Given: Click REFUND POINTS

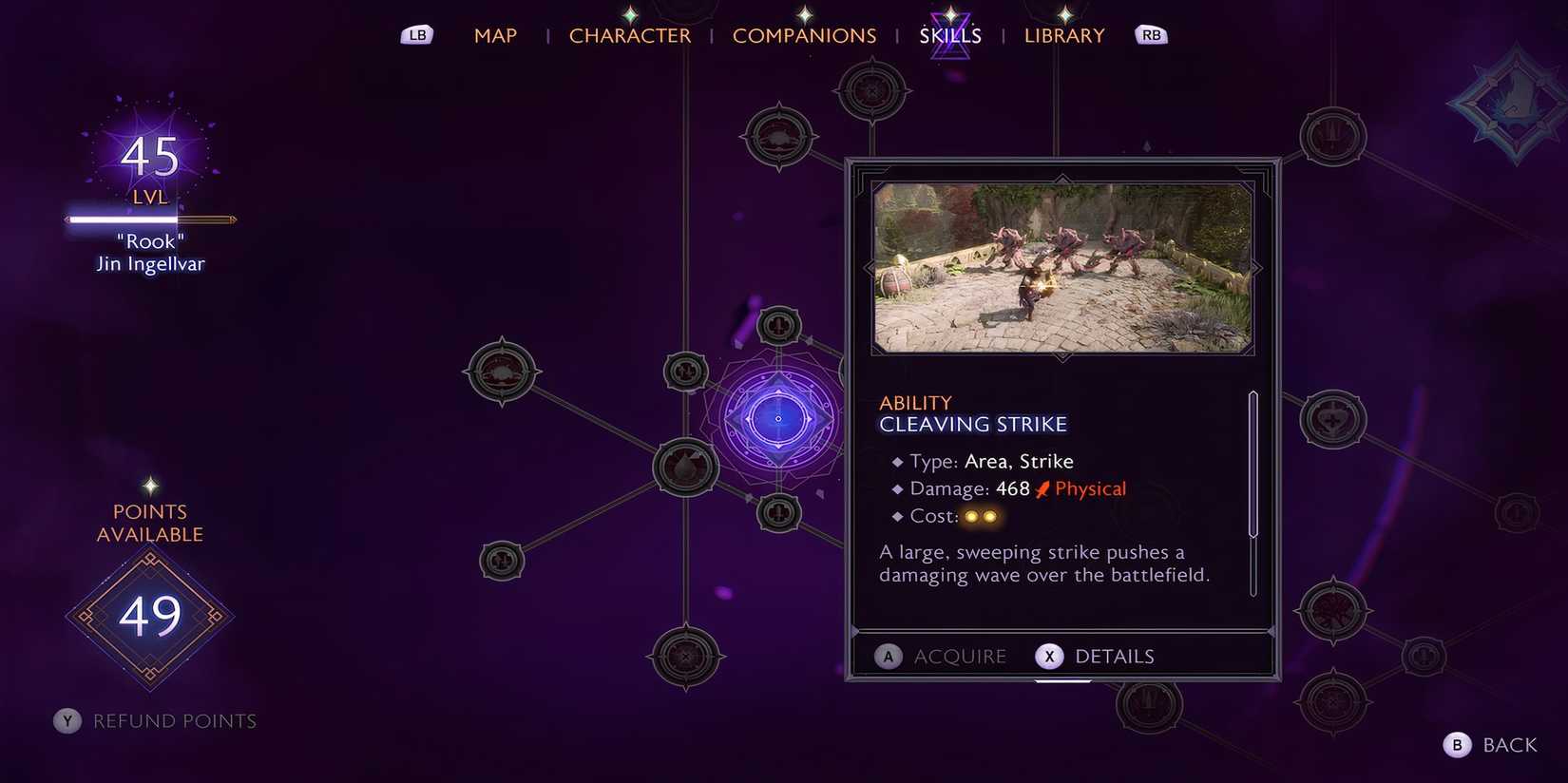Looking at the screenshot, I should pos(154,720).
